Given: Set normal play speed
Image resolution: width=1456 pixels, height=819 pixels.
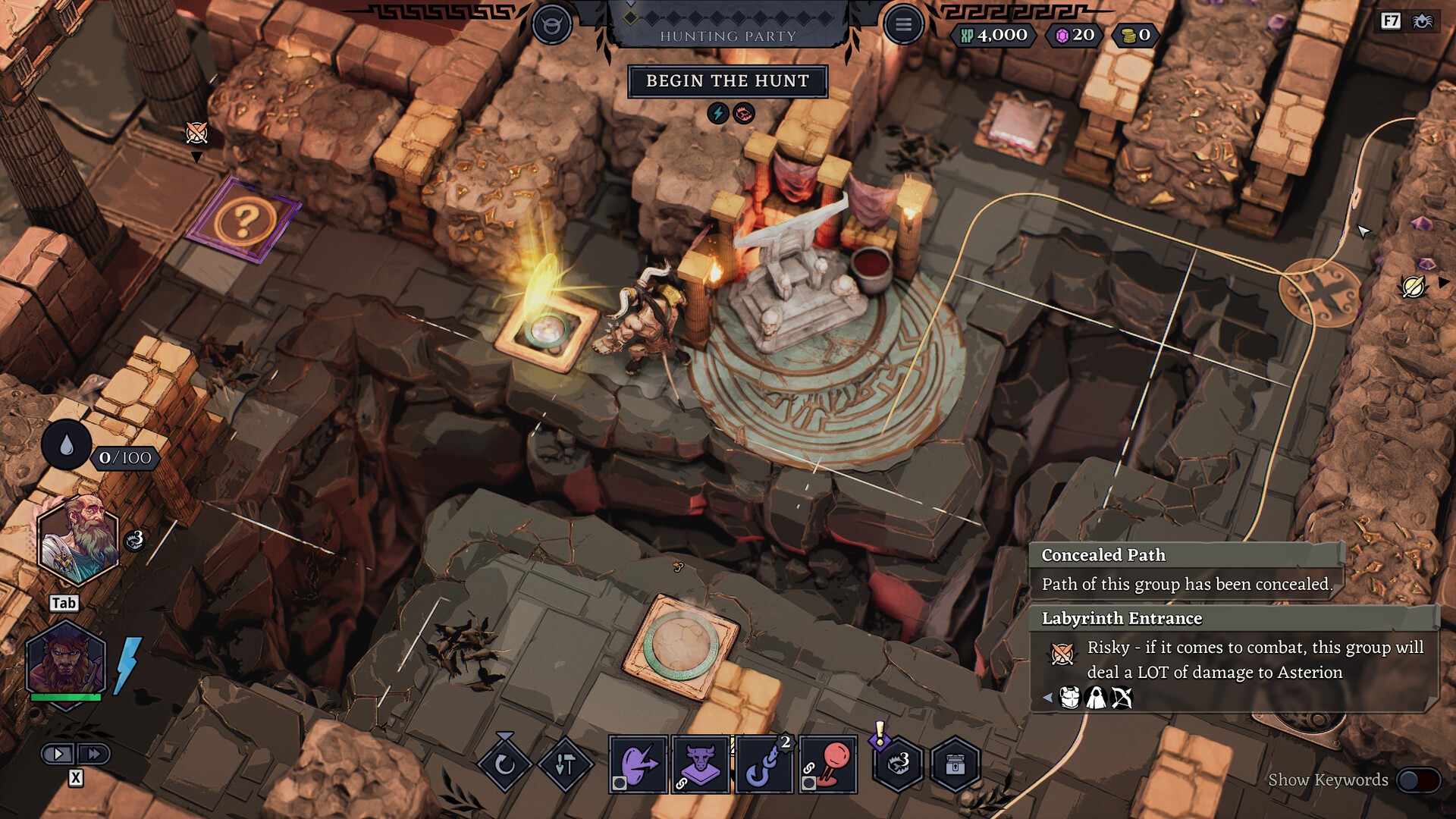Looking at the screenshot, I should [58, 754].
